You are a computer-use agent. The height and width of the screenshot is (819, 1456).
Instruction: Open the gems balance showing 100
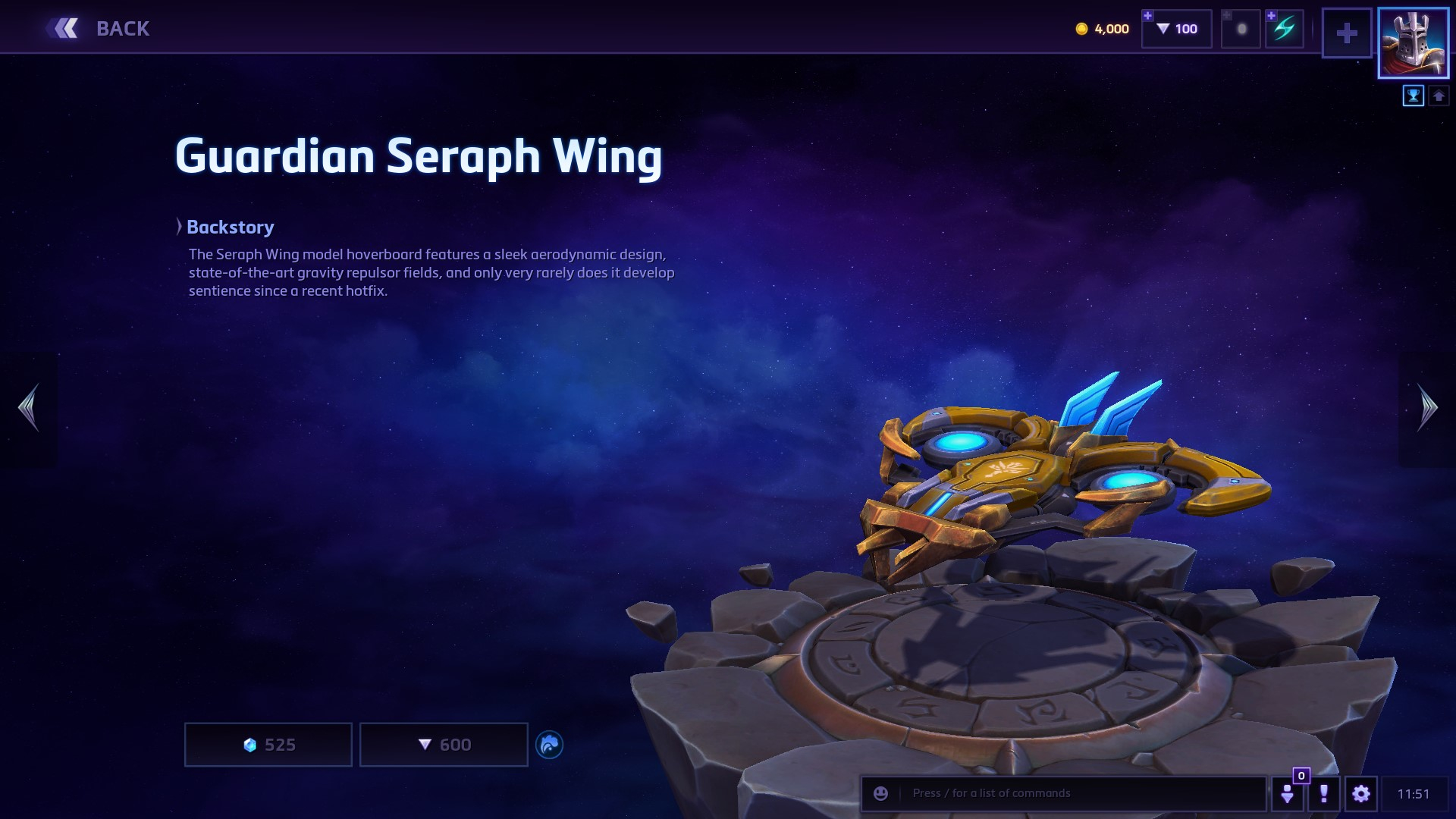pyautogui.click(x=1177, y=29)
